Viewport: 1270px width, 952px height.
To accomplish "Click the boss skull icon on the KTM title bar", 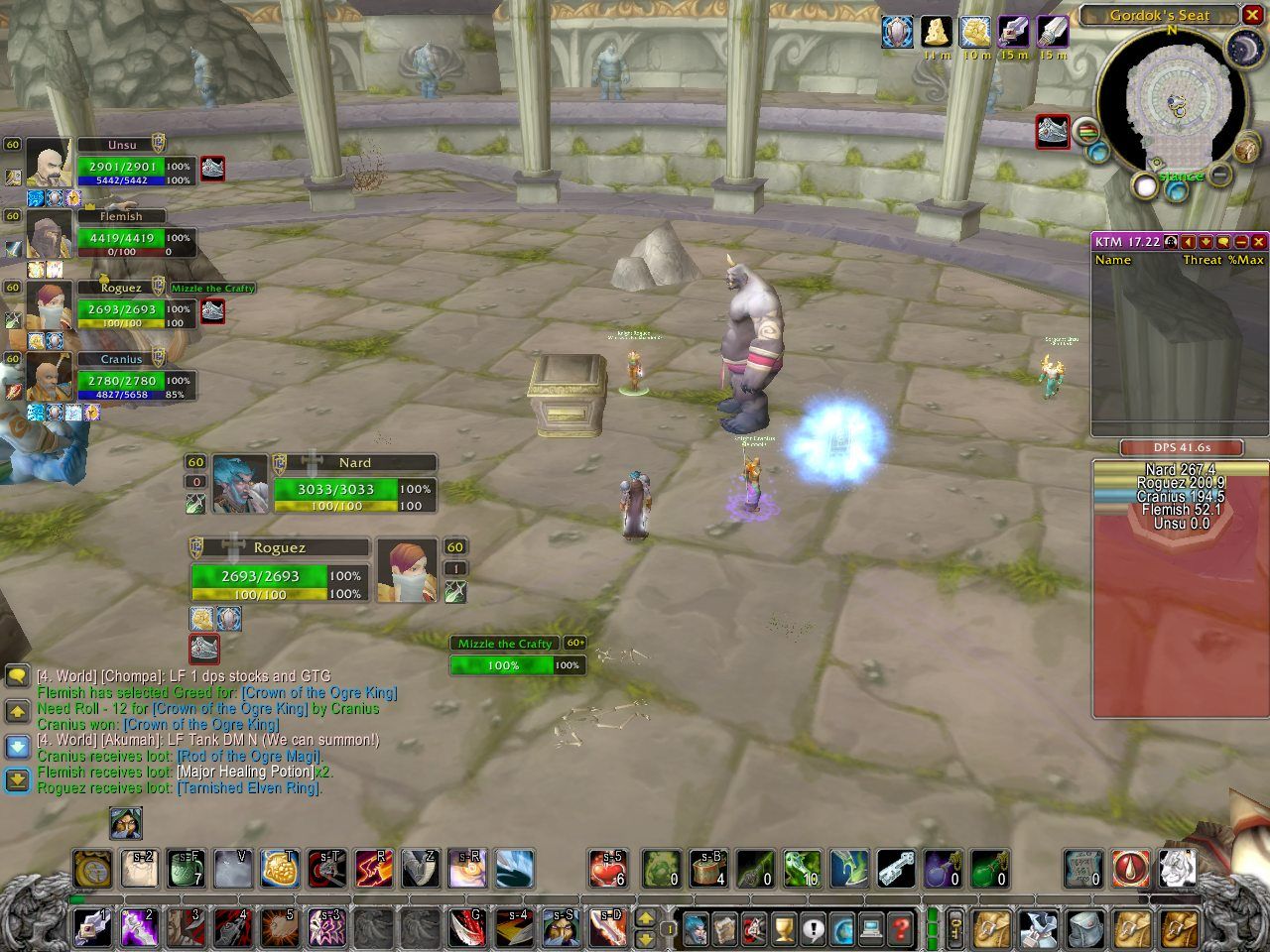I will [x=1171, y=241].
